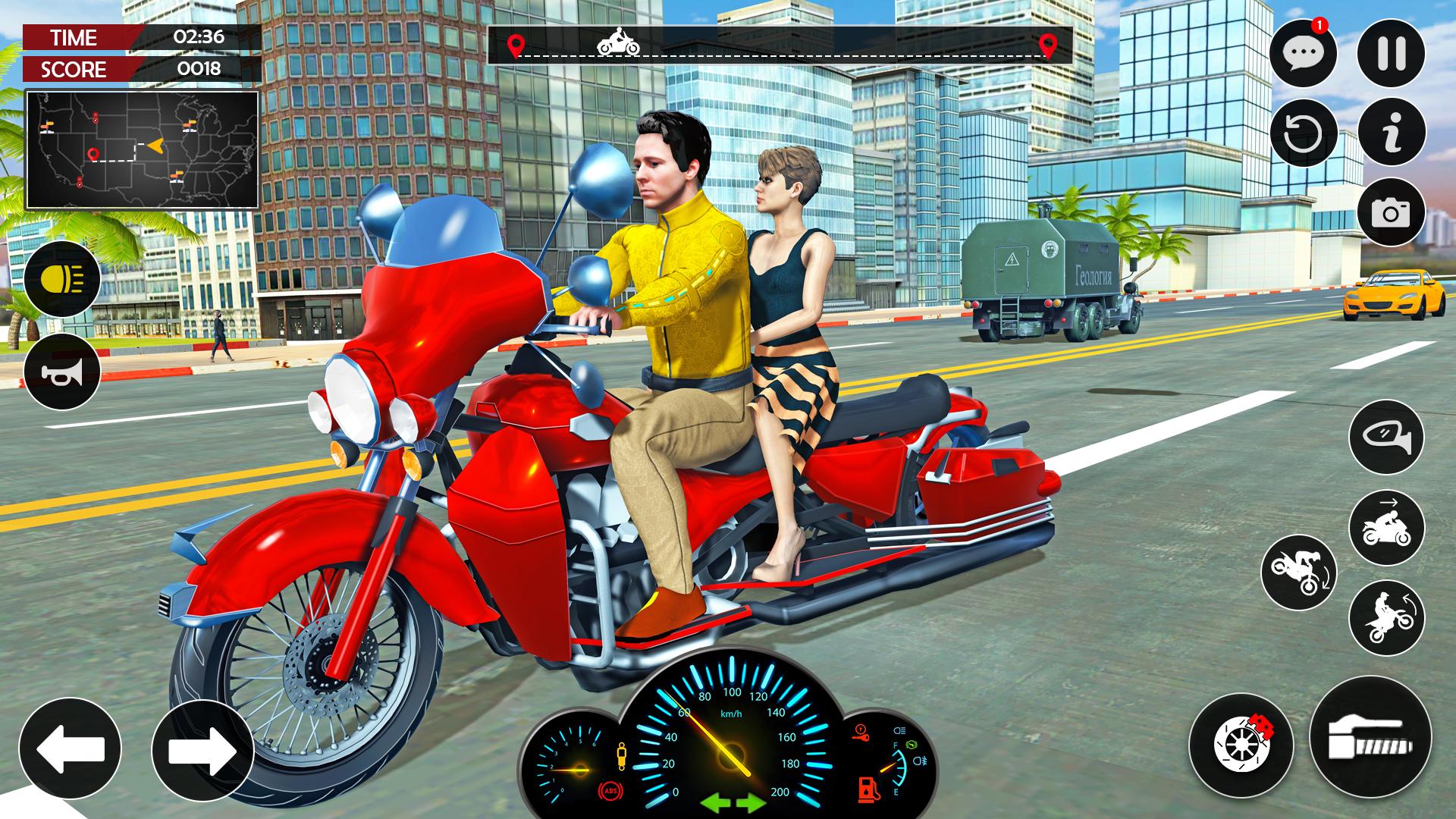Open the chat messages bubble
The height and width of the screenshot is (819, 1456).
[1303, 53]
